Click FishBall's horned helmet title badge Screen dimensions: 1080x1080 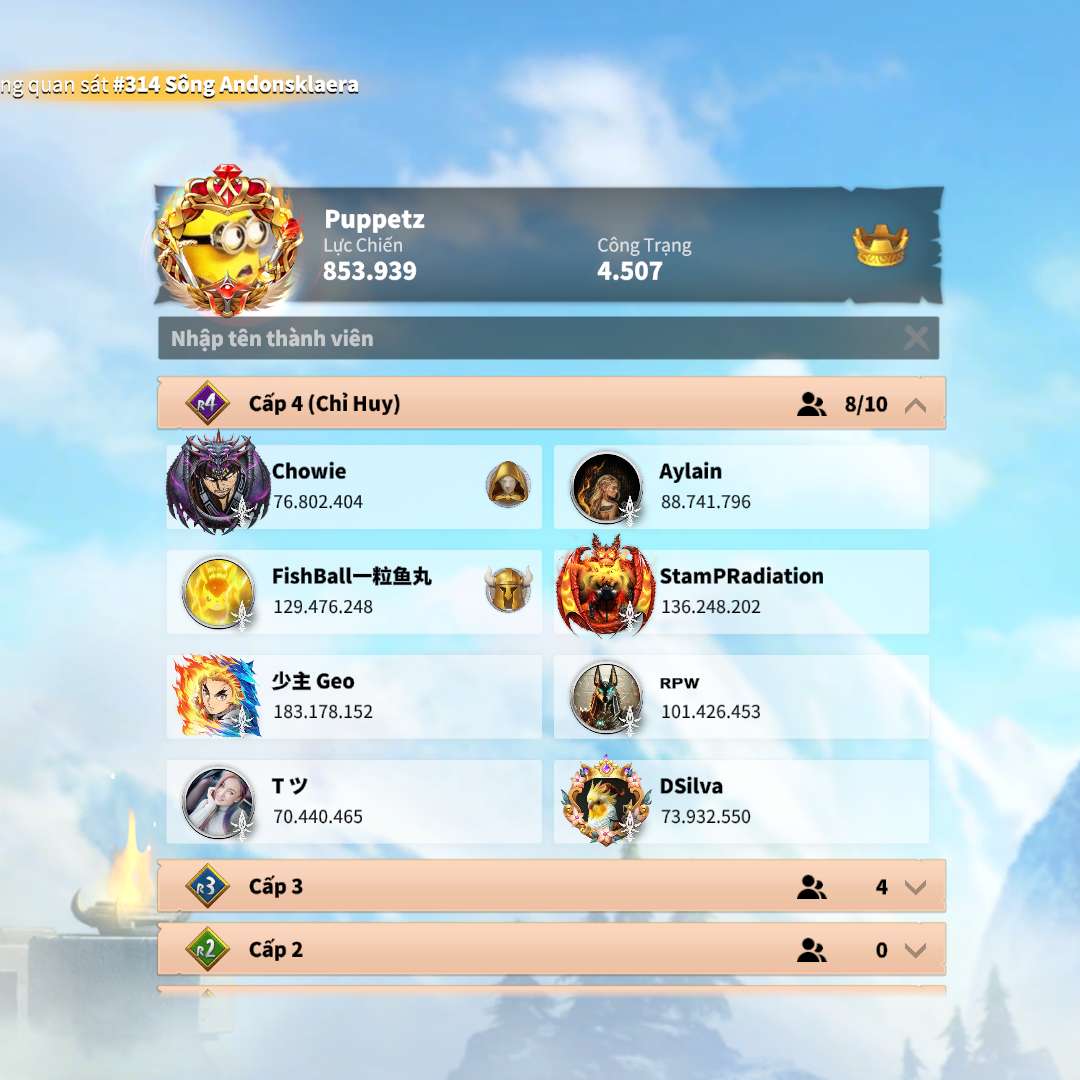point(508,590)
